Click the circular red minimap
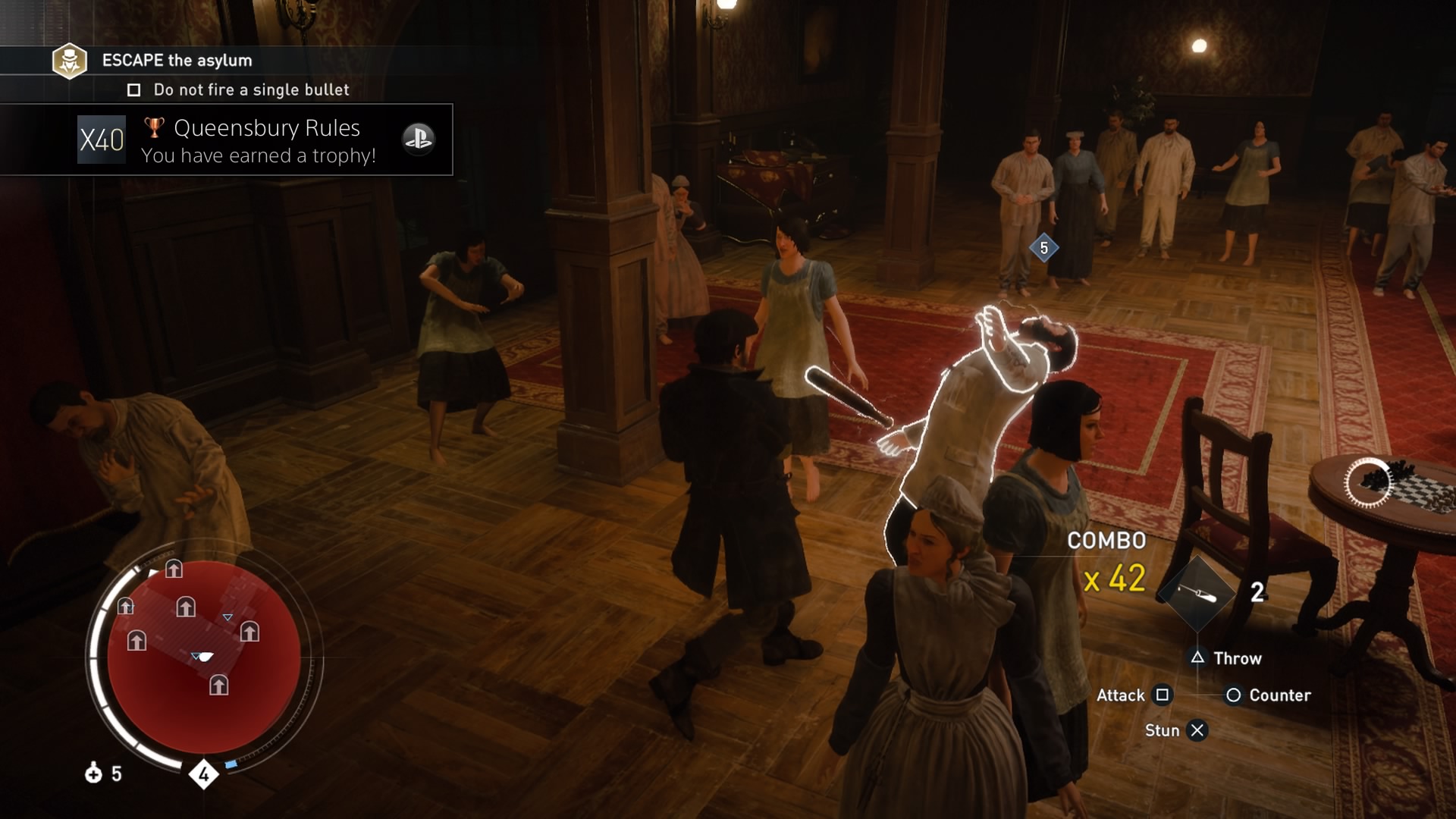This screenshot has height=819, width=1456. 203,660
